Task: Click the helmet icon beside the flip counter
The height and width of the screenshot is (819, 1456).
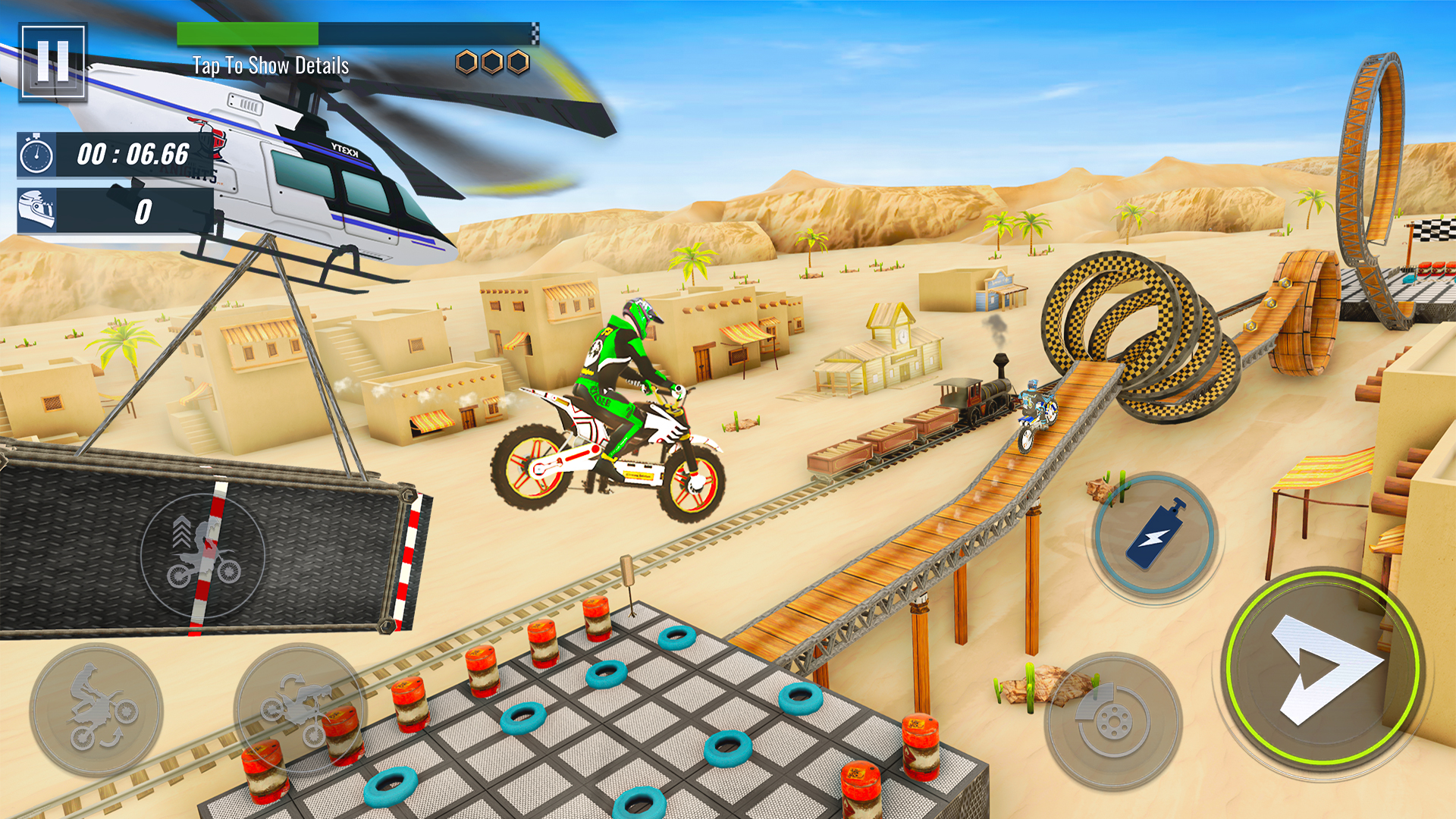Action: click(36, 207)
